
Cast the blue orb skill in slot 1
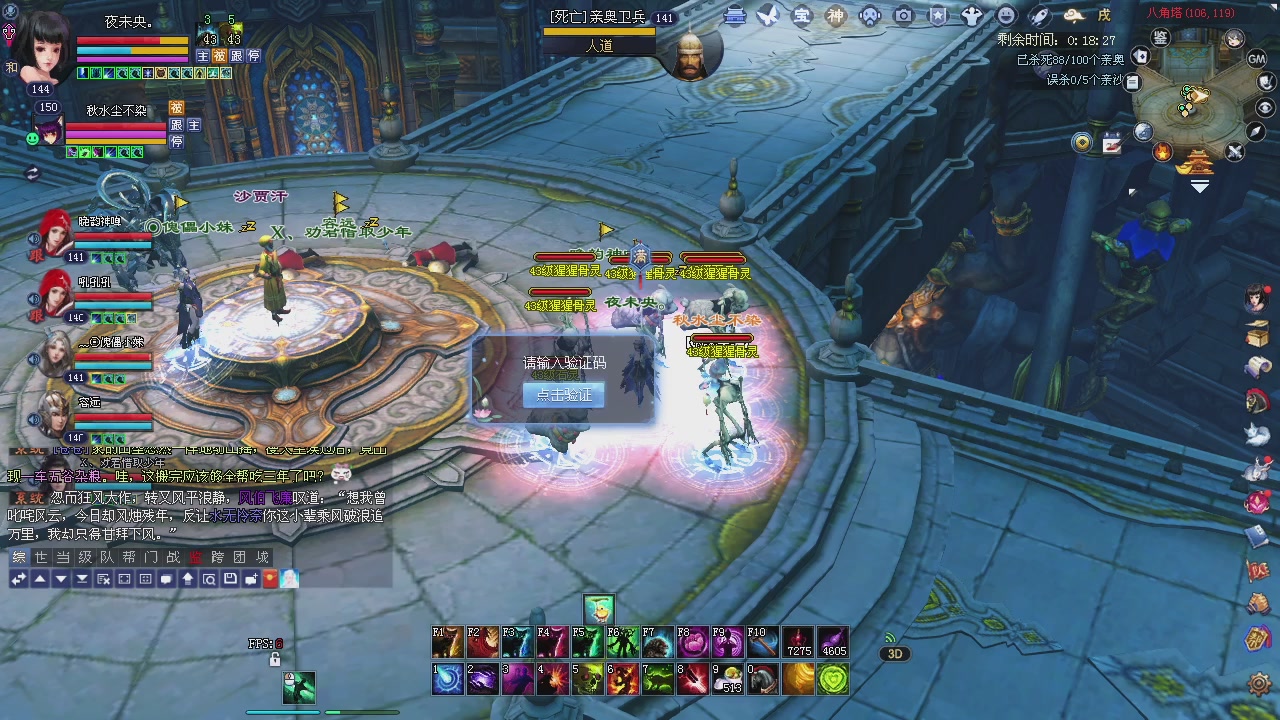(x=447, y=679)
